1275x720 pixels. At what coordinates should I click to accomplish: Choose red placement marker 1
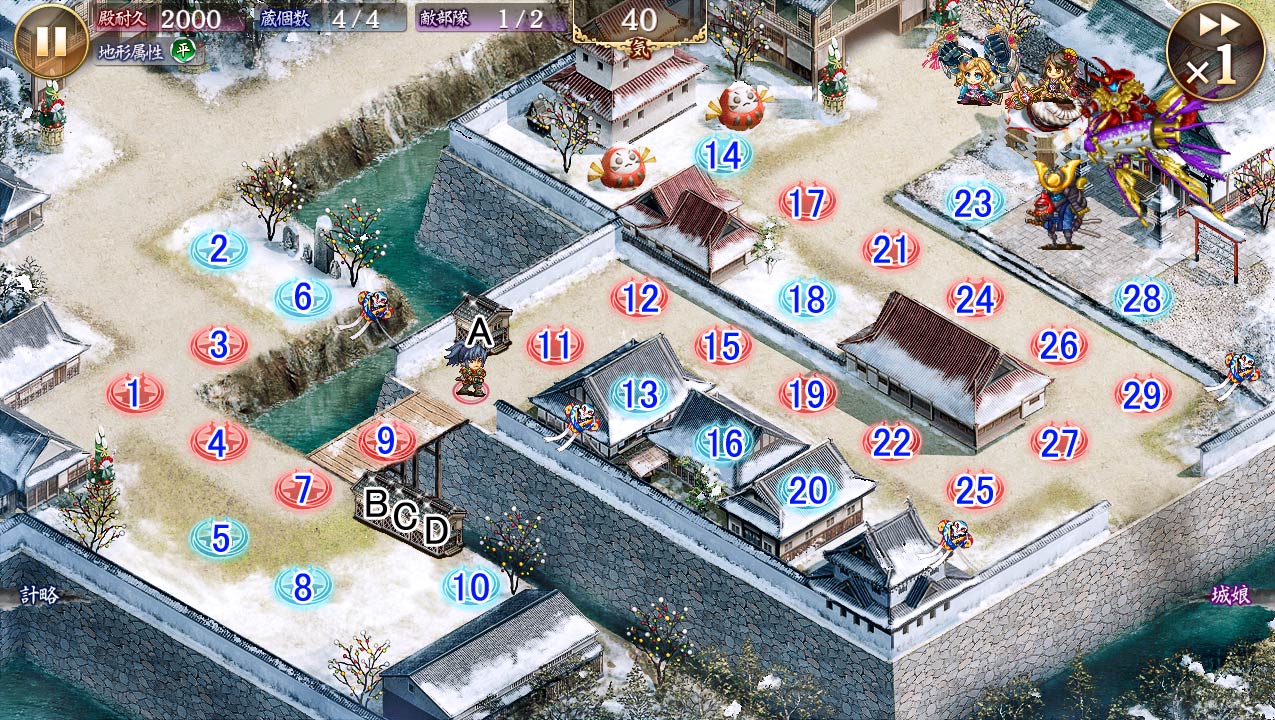click(x=135, y=394)
